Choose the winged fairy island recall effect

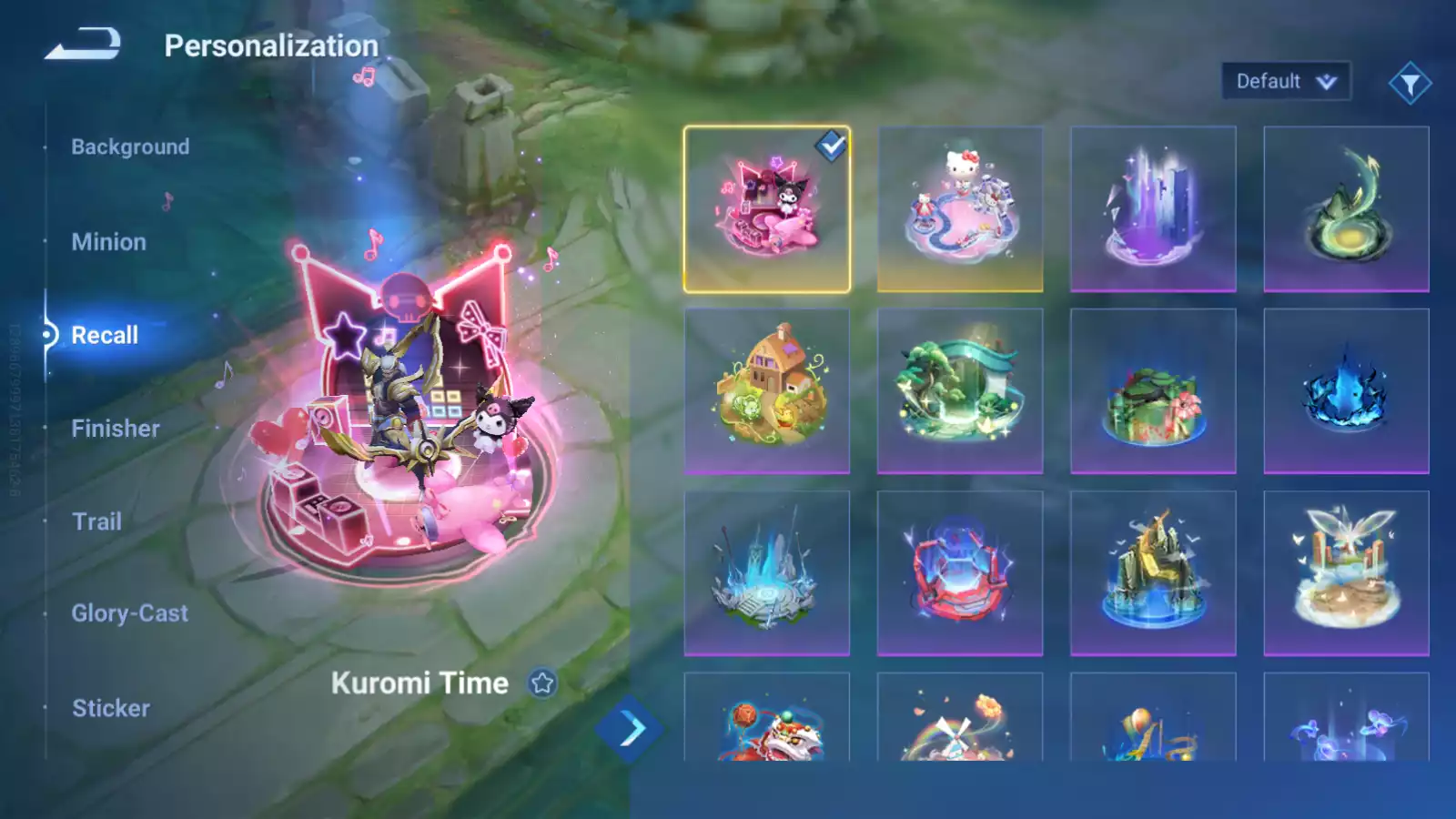pyautogui.click(x=1346, y=573)
